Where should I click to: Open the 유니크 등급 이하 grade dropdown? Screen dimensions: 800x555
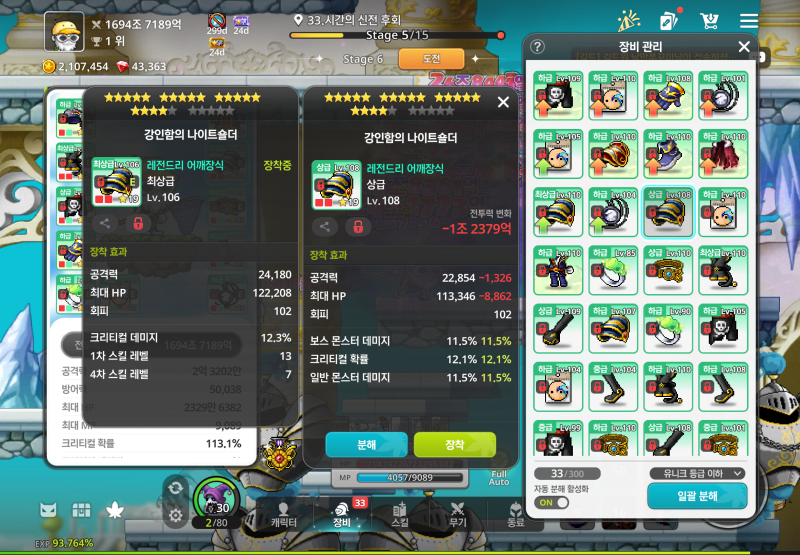697,473
